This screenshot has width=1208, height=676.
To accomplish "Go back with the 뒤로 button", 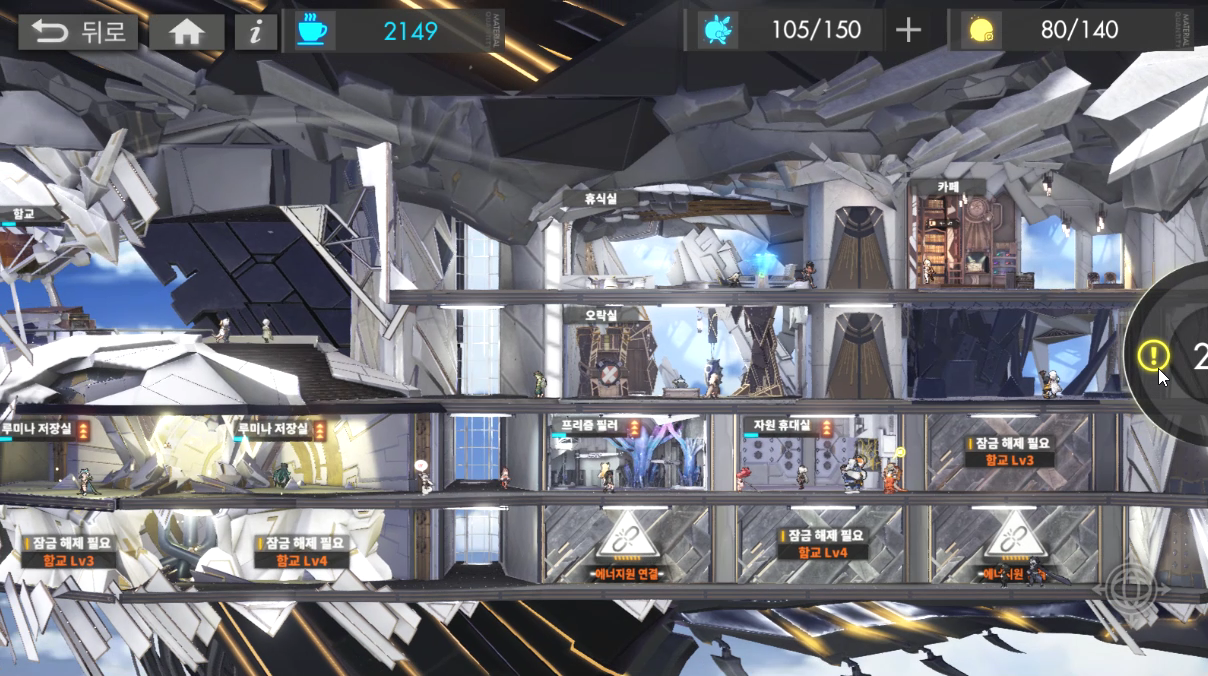I will pos(77,32).
